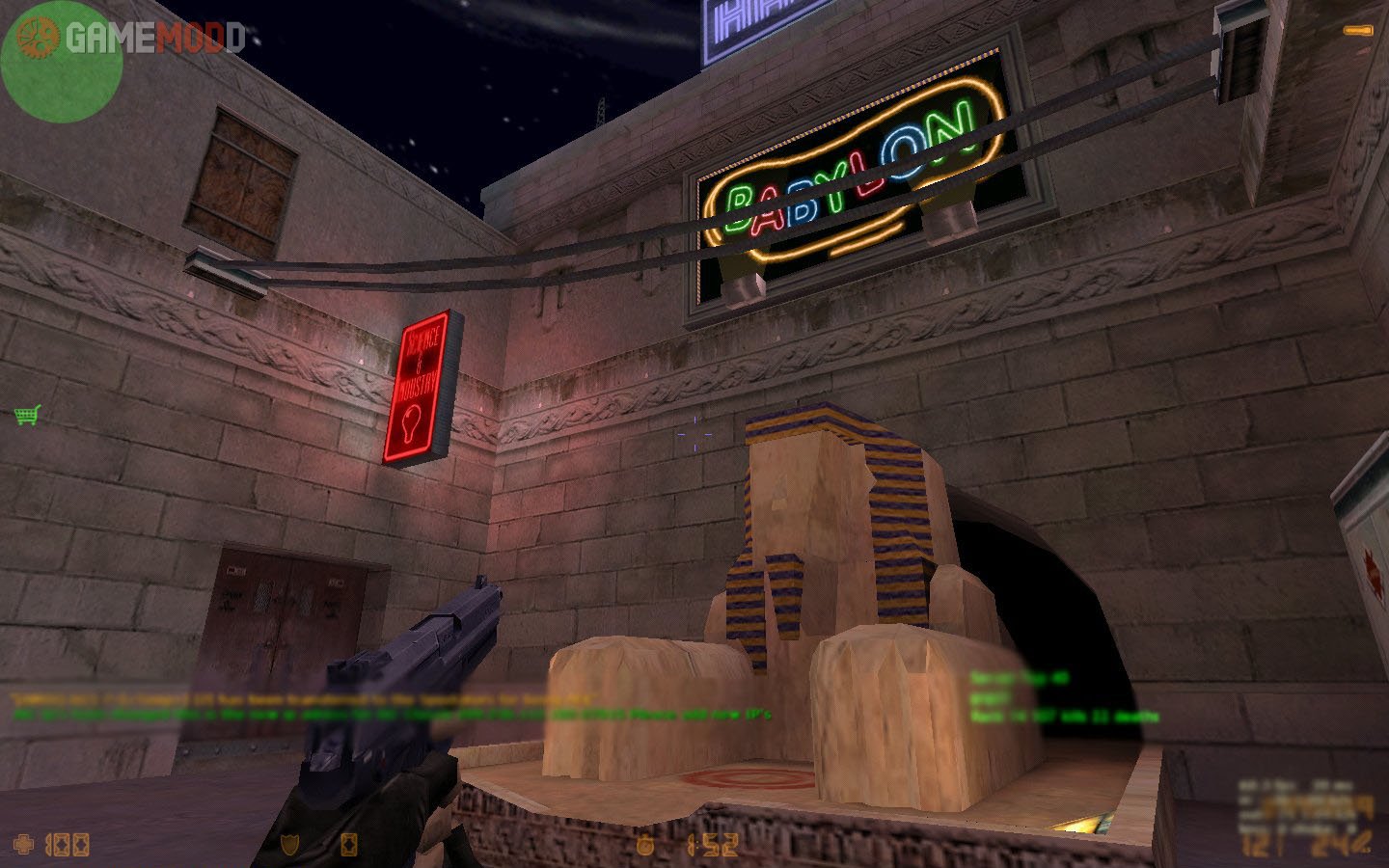Screen dimensions: 1389x868
Task: Click the armor shield icon
Action: (x=288, y=845)
